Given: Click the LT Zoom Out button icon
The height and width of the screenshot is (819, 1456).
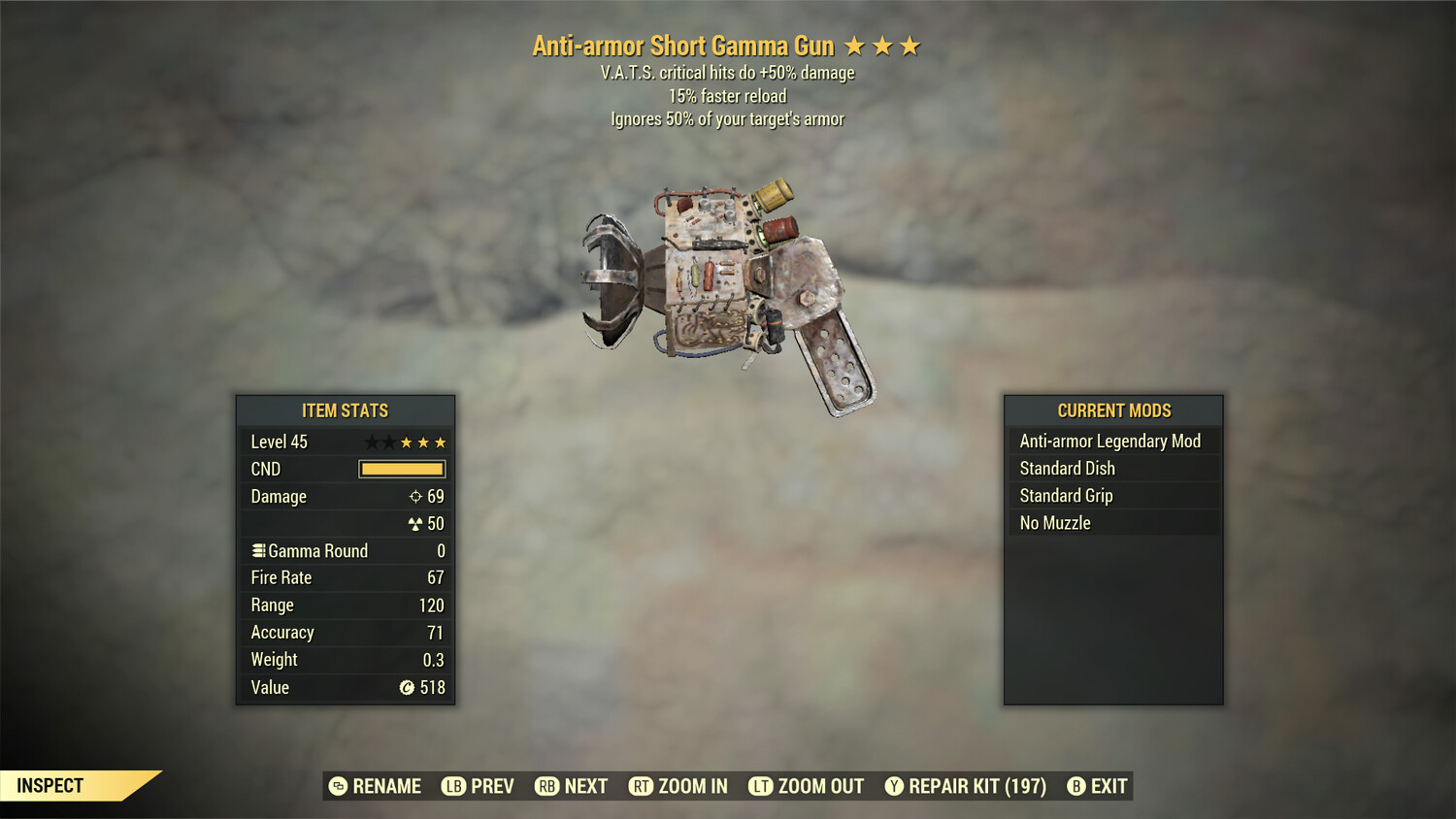Looking at the screenshot, I should (x=761, y=786).
